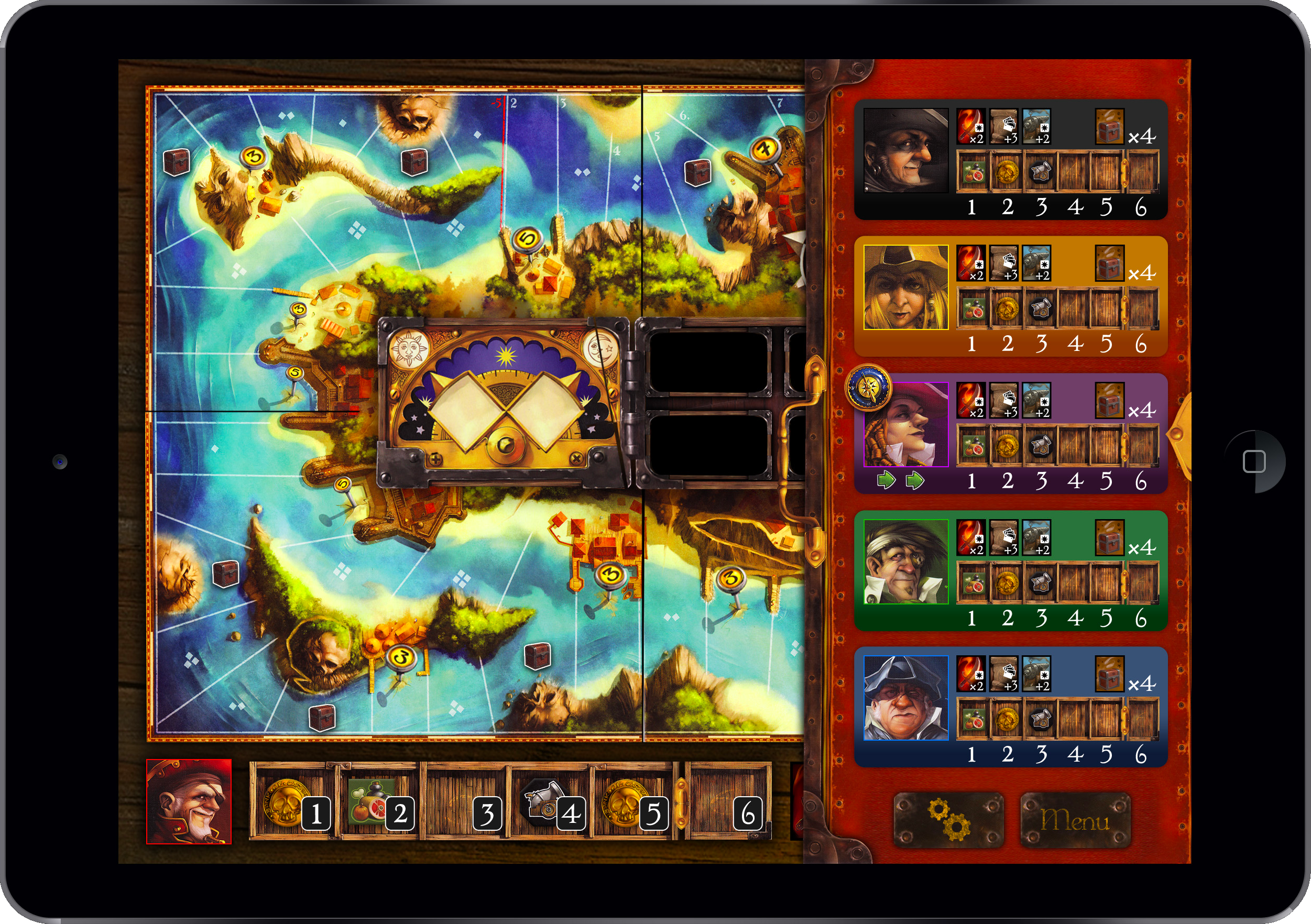1311x924 pixels.
Task: Tap the tablet's home button
Action: point(1254,461)
